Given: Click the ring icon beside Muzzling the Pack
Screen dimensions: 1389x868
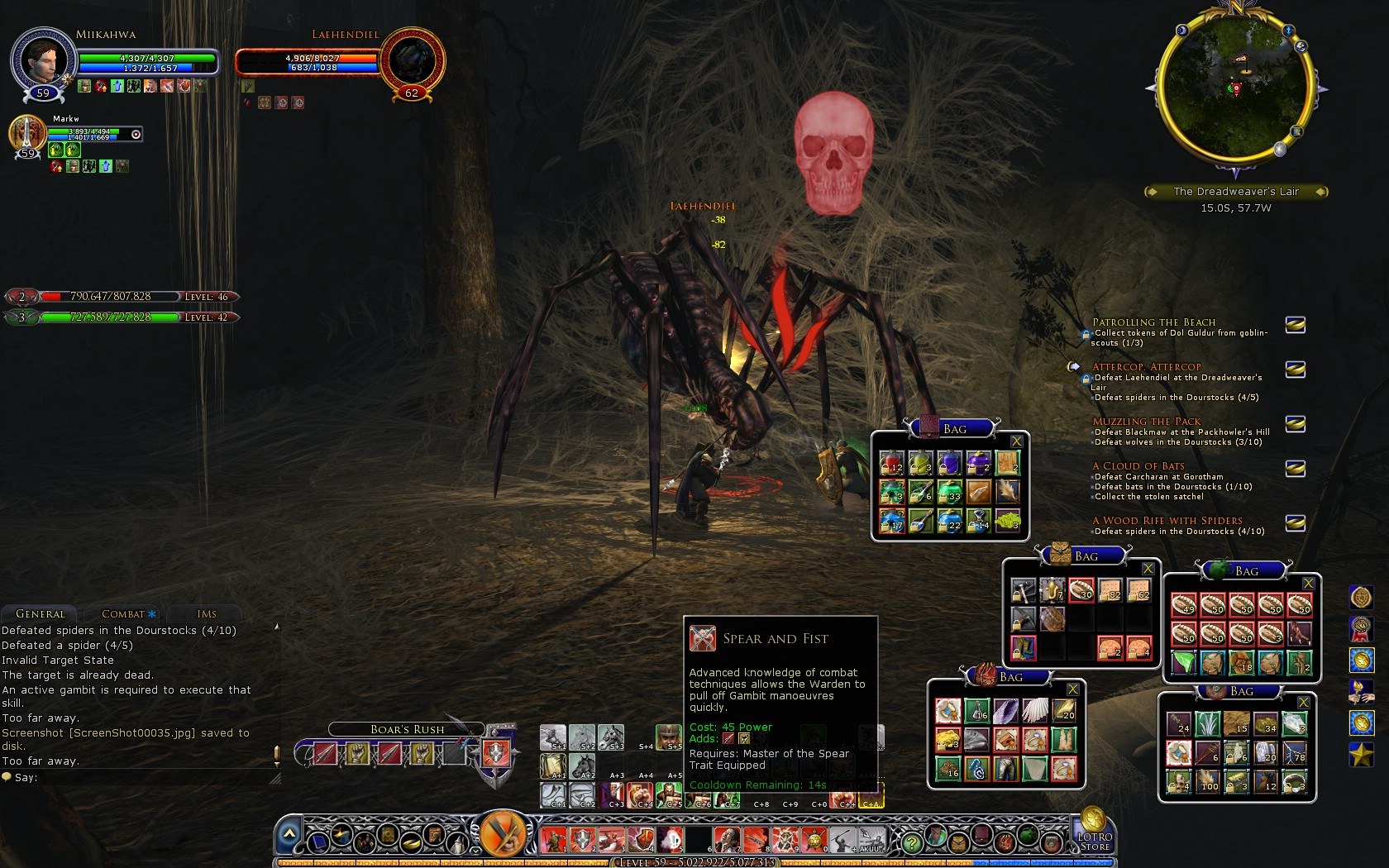Looking at the screenshot, I should point(1295,424).
